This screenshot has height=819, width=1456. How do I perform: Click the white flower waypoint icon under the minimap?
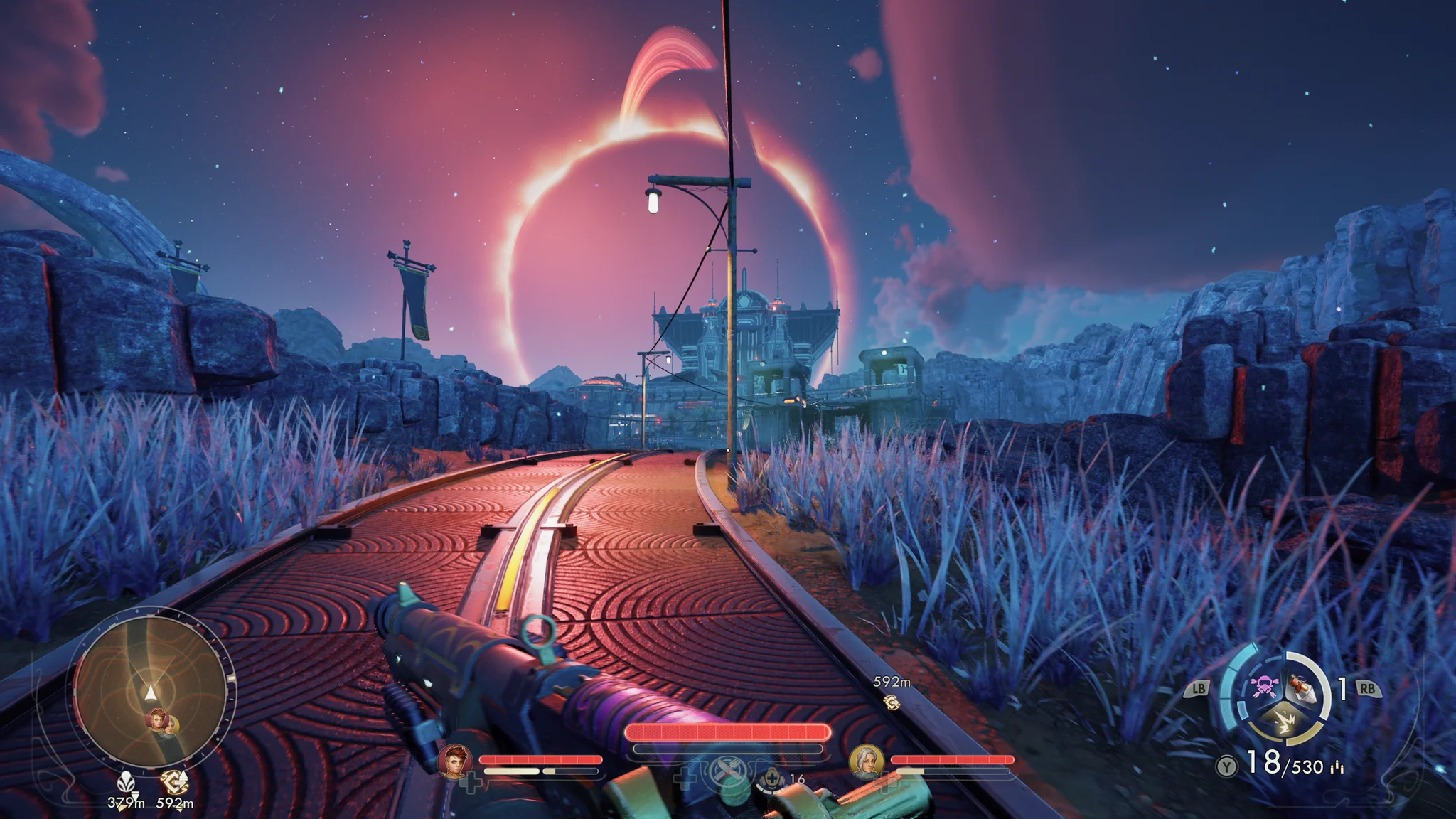pos(127,783)
